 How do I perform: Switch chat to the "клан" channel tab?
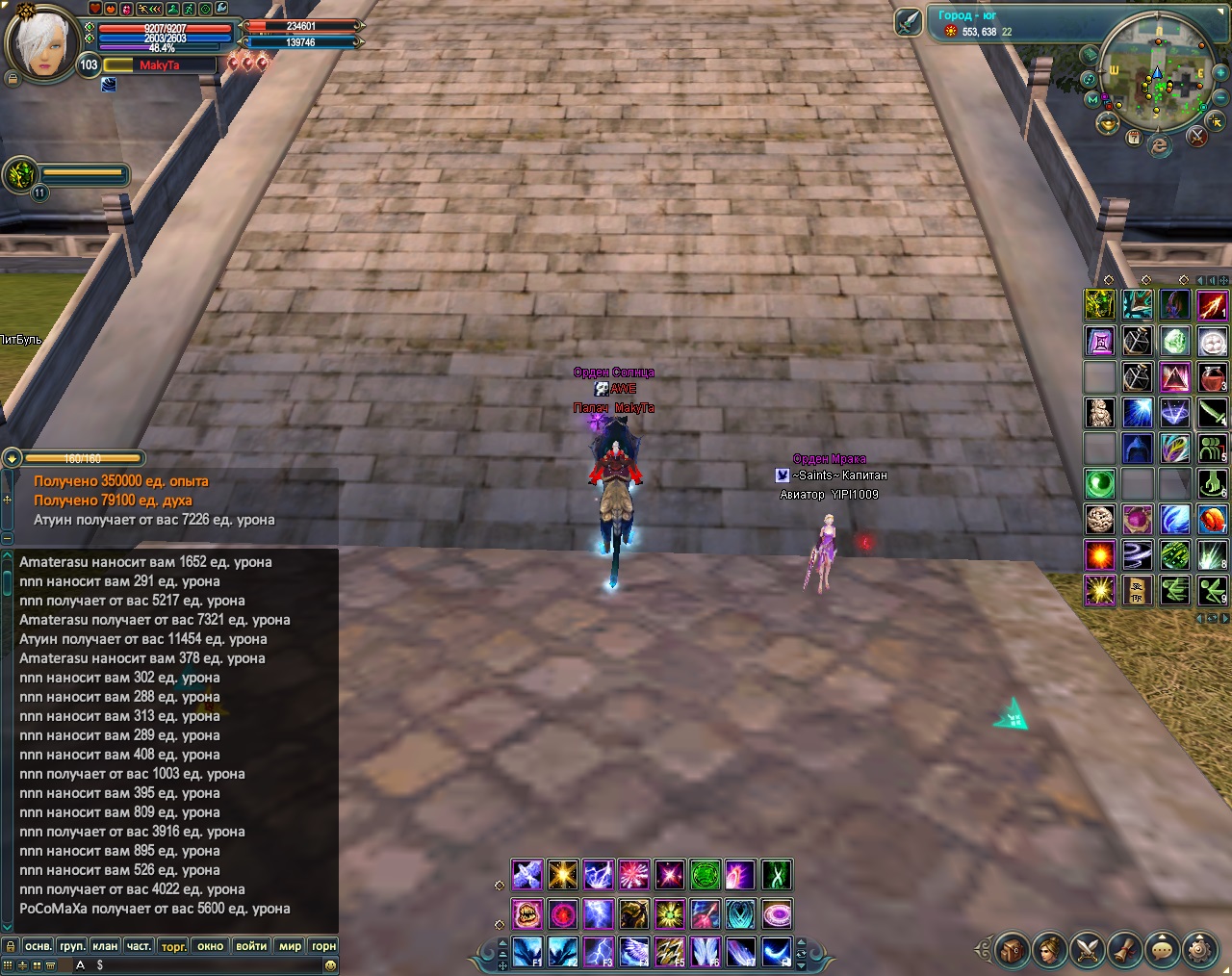tap(105, 946)
